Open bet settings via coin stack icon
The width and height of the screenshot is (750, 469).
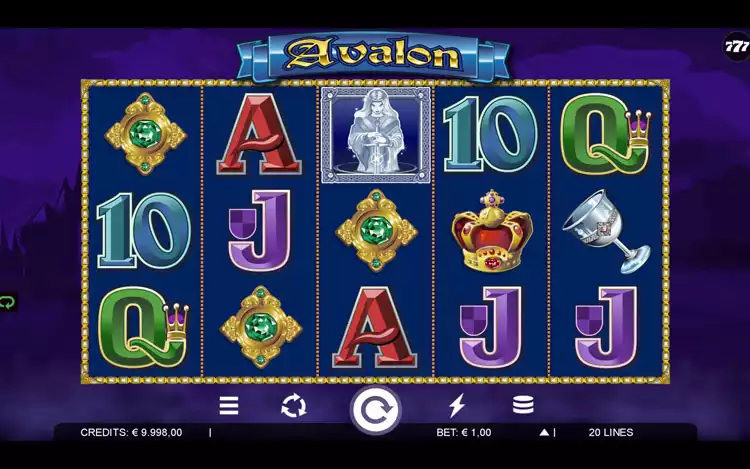tap(522, 405)
